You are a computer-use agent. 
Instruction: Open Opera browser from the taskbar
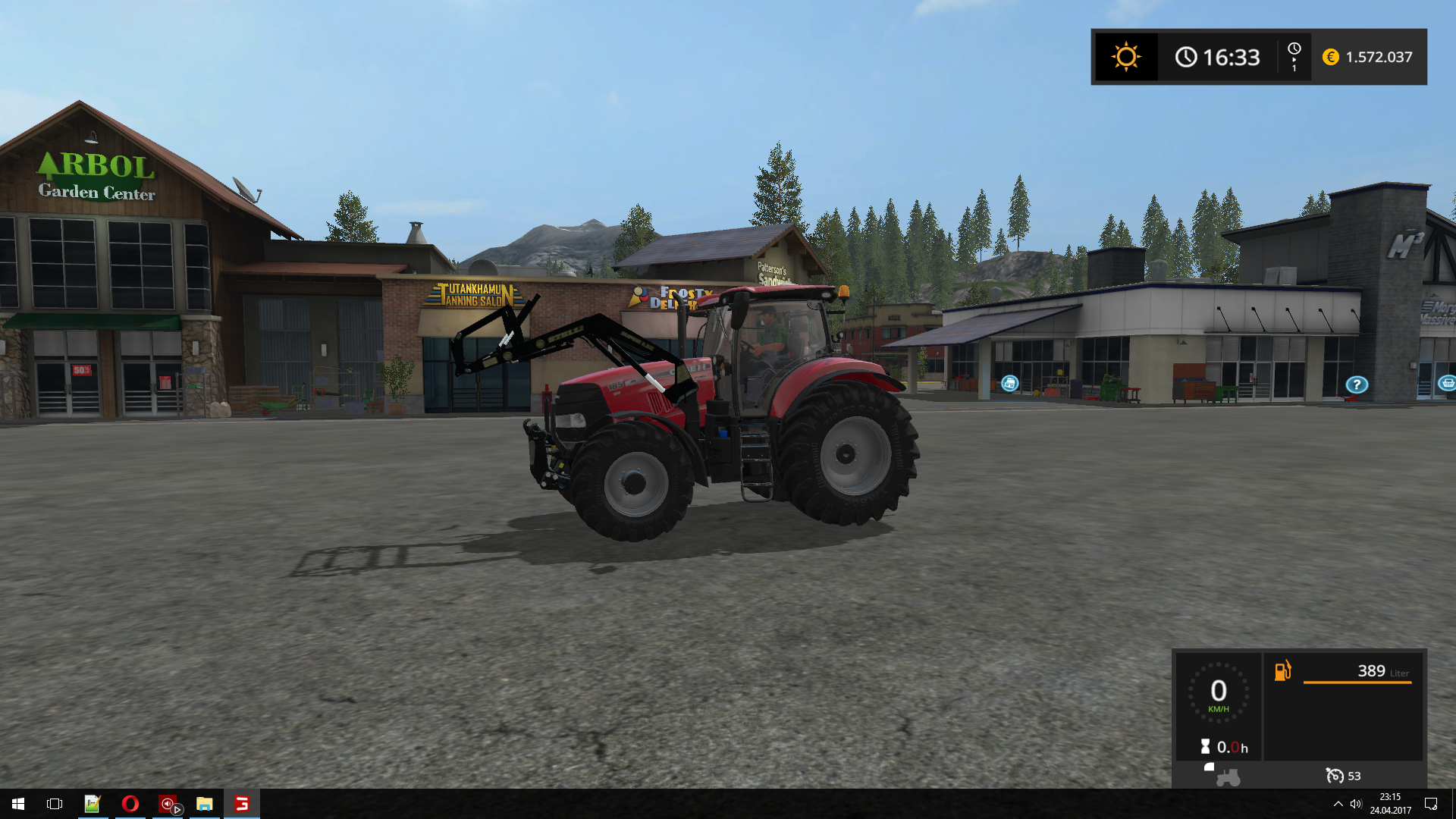[x=130, y=804]
